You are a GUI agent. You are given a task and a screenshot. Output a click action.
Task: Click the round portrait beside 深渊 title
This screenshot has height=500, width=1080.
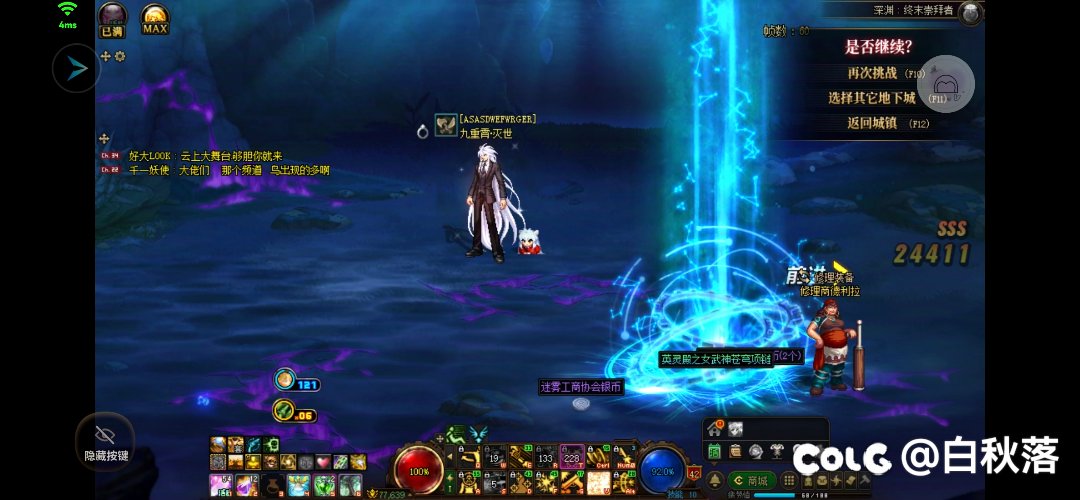coord(970,12)
